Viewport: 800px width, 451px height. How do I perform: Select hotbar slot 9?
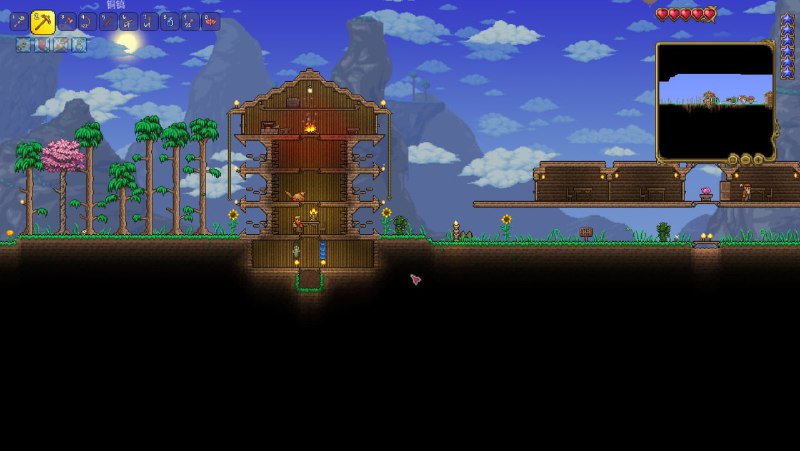(190, 22)
